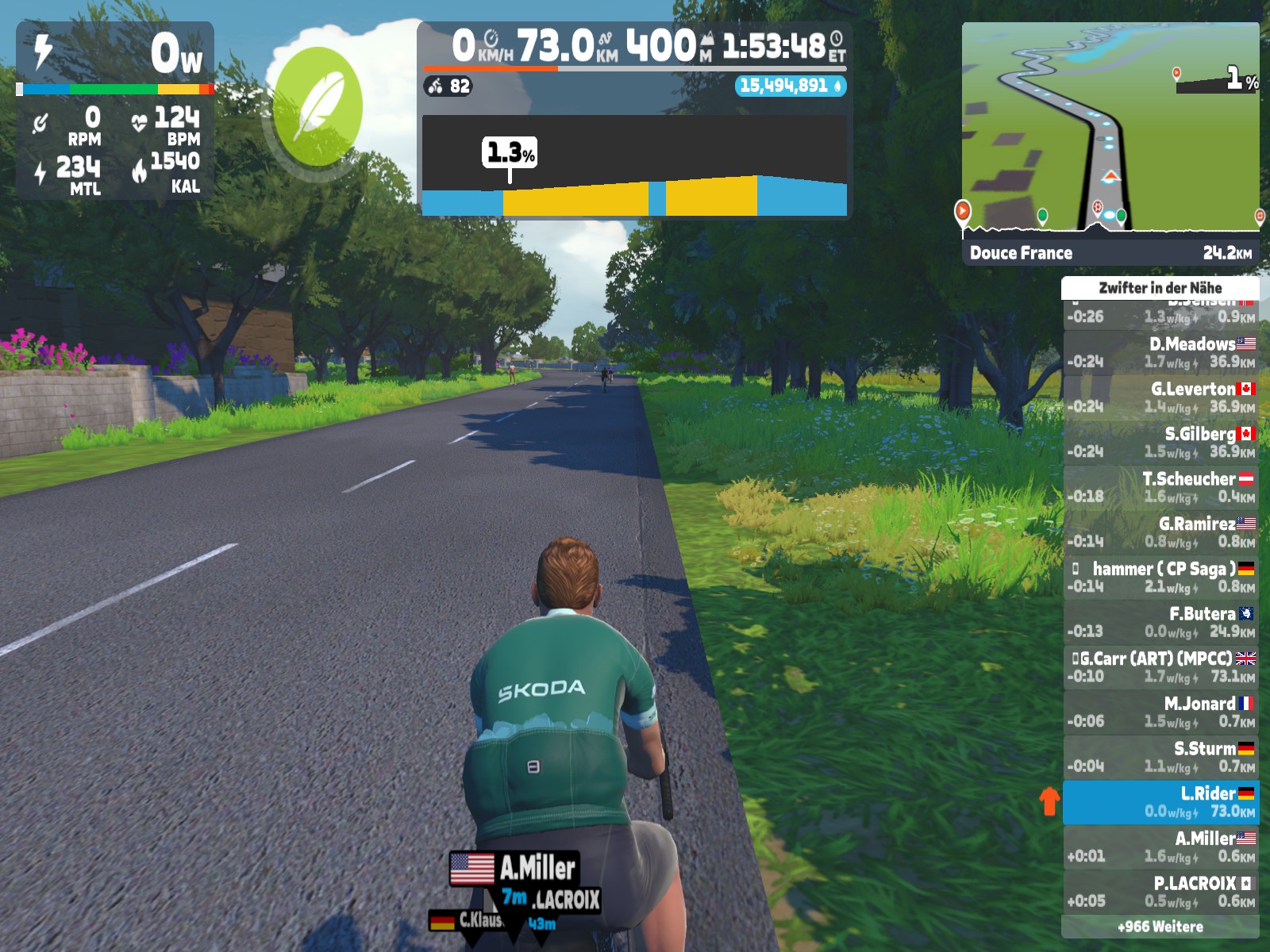Viewport: 1270px width, 952px height.
Task: Choose A.Miller in the nearby riders list
Action: point(1160,847)
